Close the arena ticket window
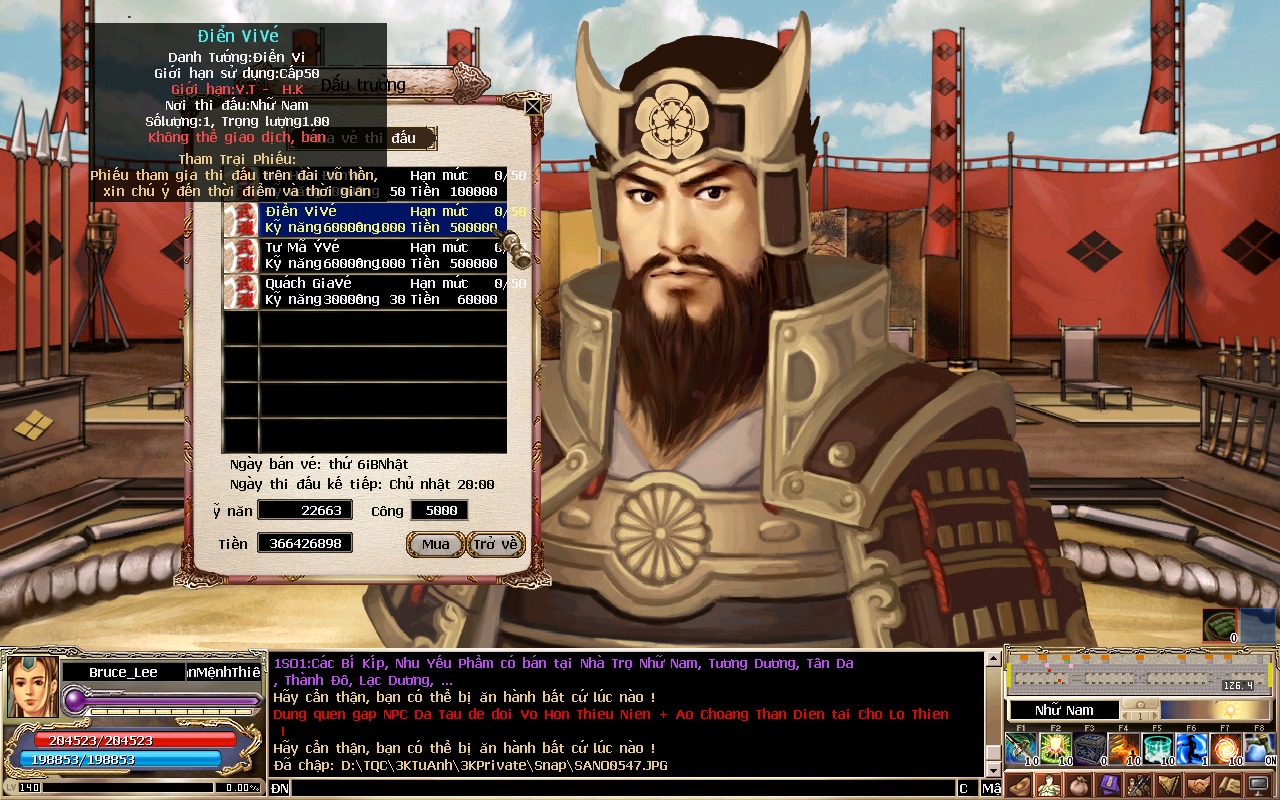The height and width of the screenshot is (800, 1280). point(533,106)
